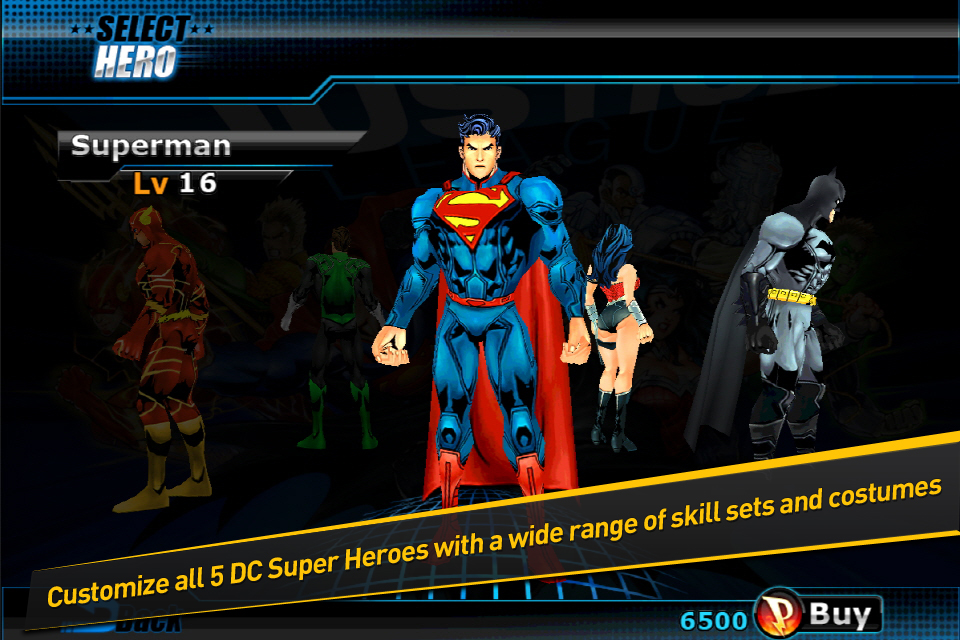The height and width of the screenshot is (640, 960).
Task: Go back using the partly hidden Back button
Action: coord(145,625)
